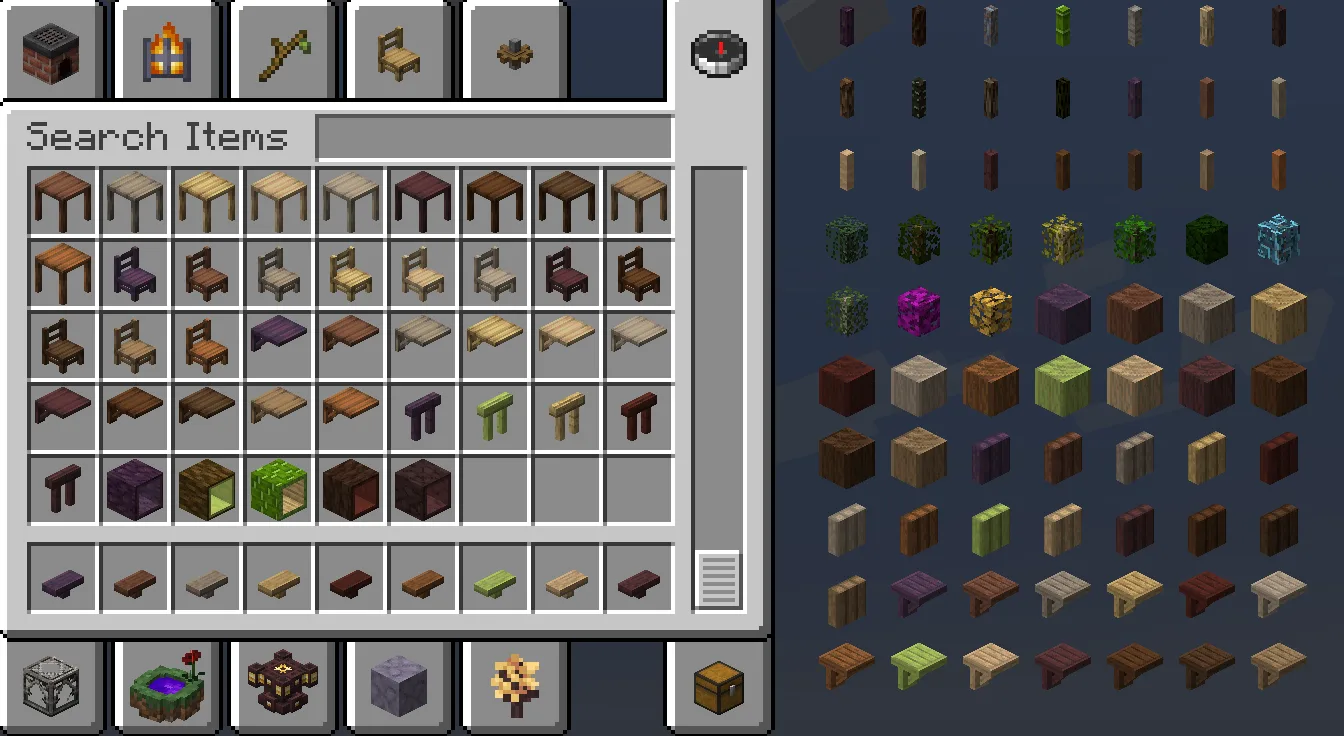Select the iron cage block tab

click(52, 685)
